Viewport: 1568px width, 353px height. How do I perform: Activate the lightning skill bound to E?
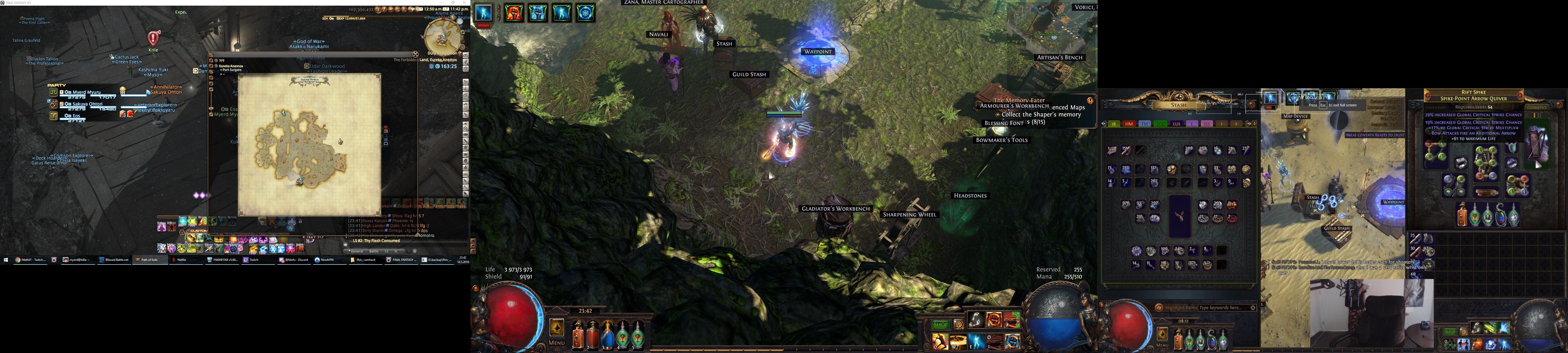(976, 342)
